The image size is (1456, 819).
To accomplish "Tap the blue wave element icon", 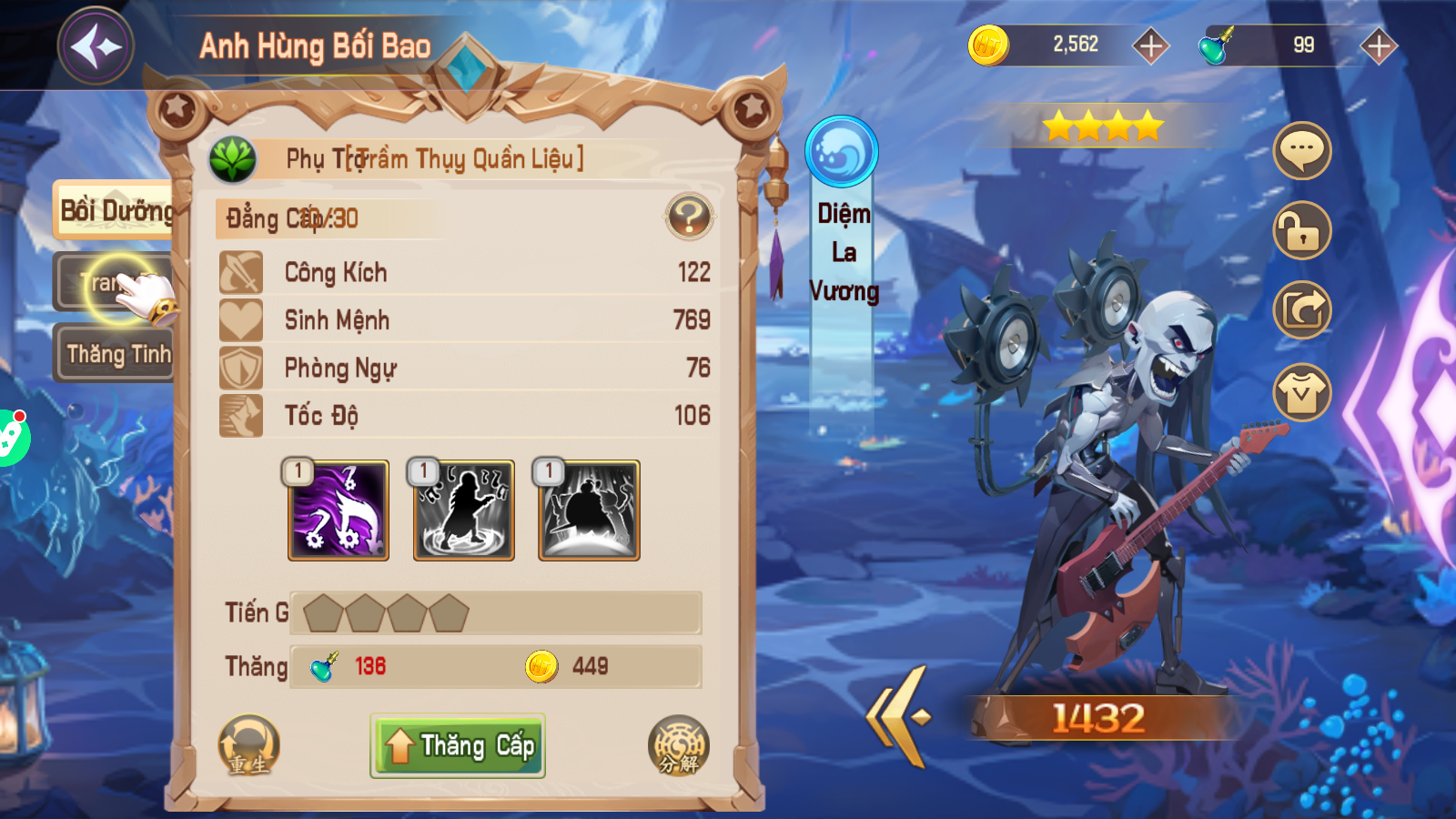I will (x=842, y=151).
